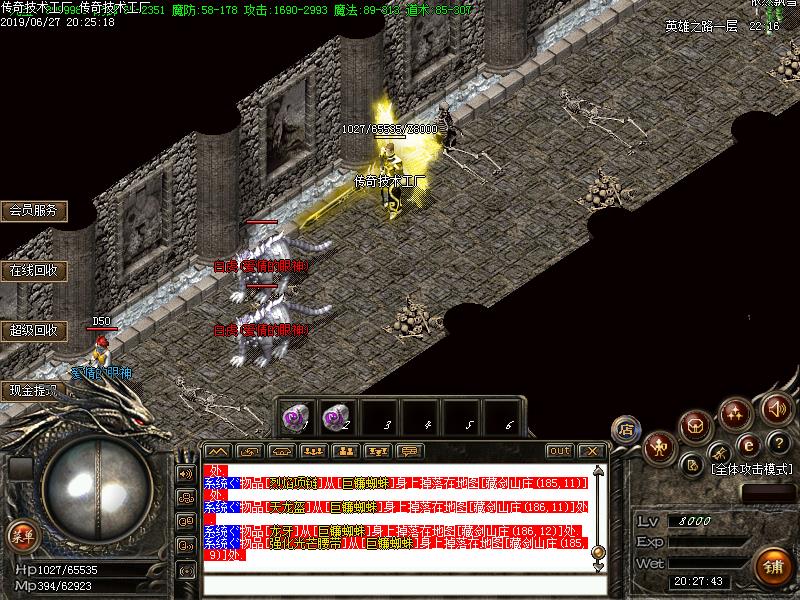Screen dimensions: 800x600
Task: Toggle the speaker chat filter button
Action: coord(185,473)
